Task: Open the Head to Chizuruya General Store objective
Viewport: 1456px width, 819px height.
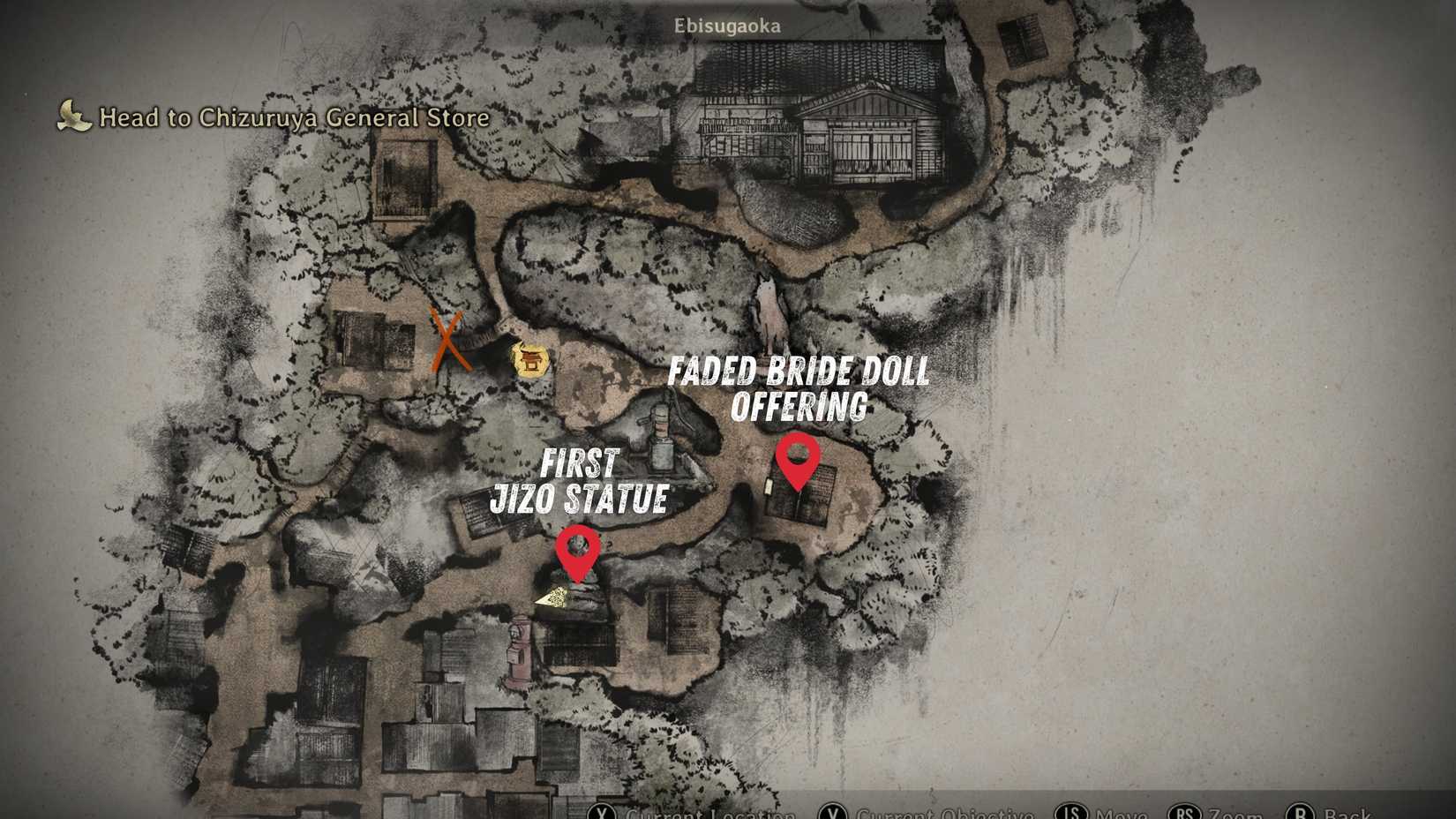Action: (294, 116)
